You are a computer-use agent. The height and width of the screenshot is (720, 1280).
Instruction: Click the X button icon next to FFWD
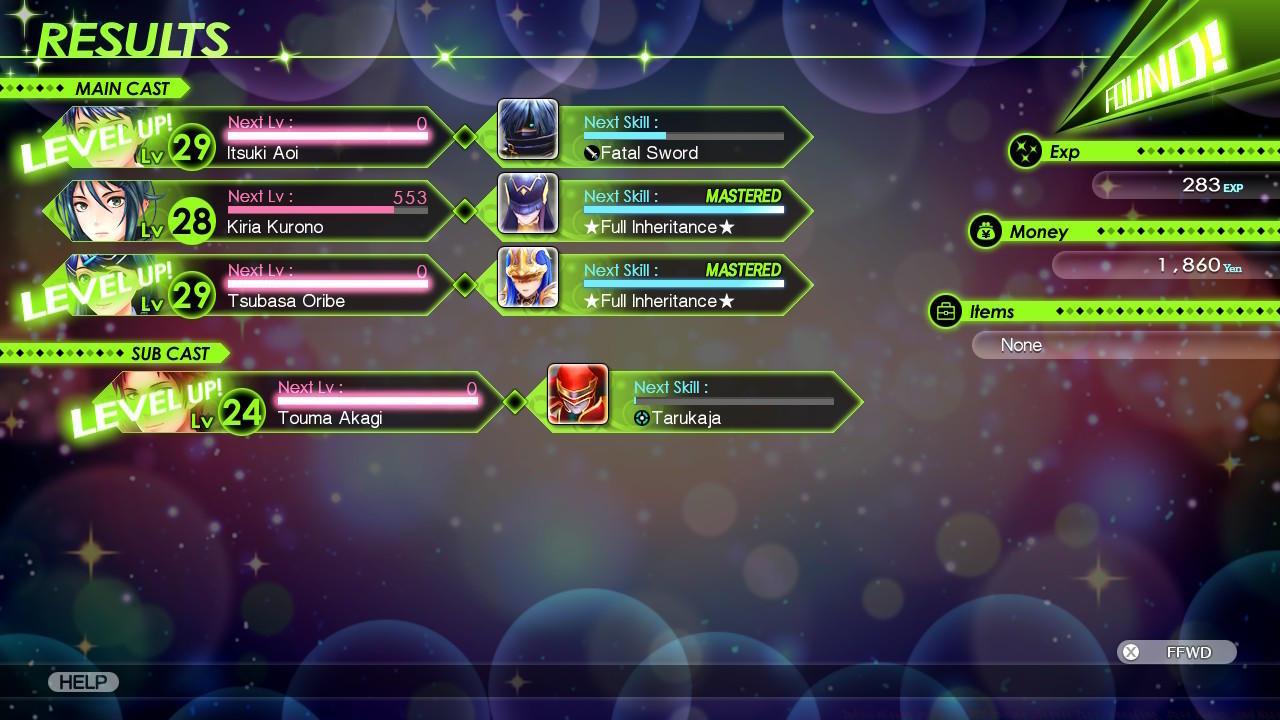pos(1132,652)
